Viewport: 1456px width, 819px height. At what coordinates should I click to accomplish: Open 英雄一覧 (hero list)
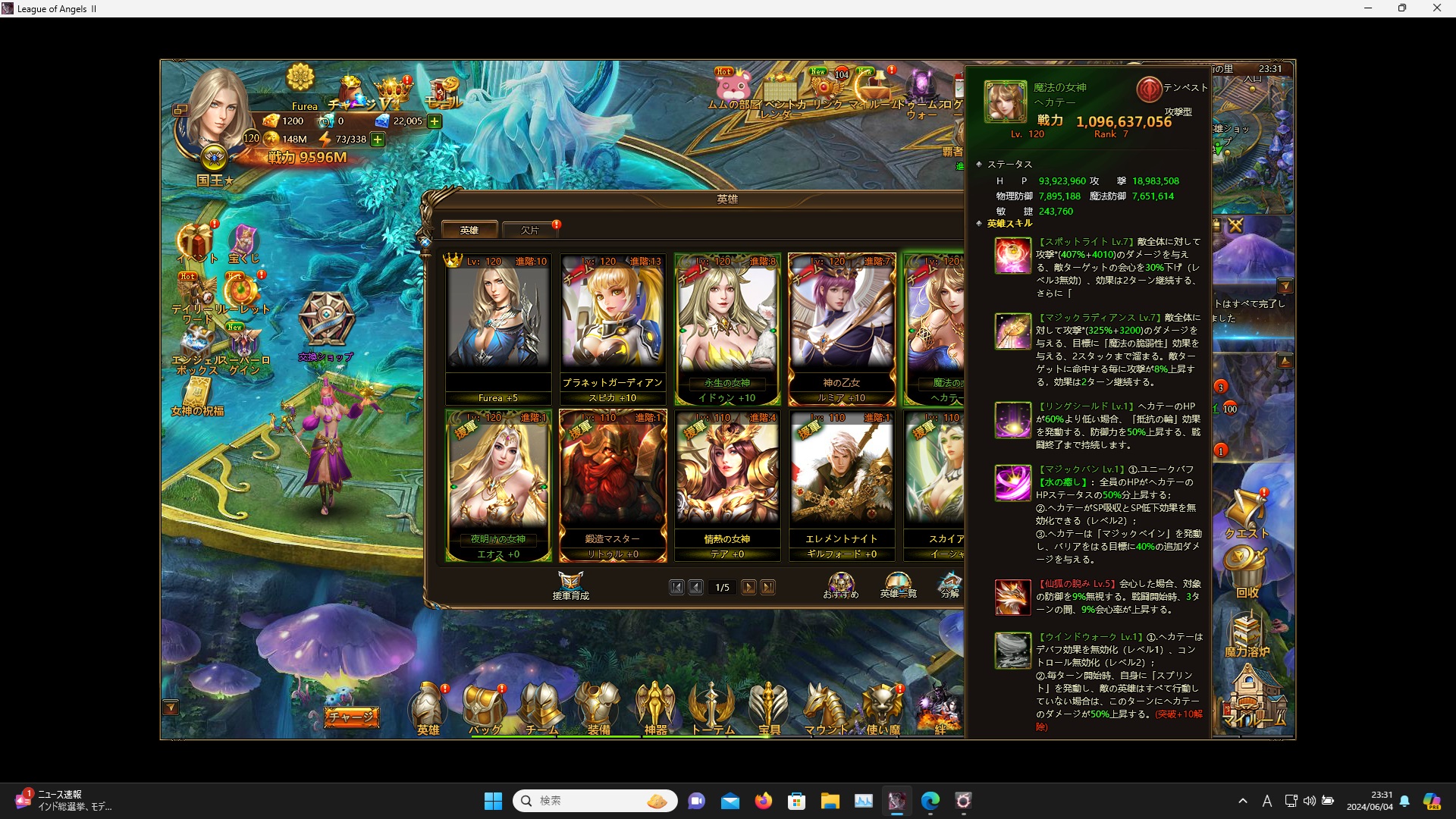click(899, 584)
